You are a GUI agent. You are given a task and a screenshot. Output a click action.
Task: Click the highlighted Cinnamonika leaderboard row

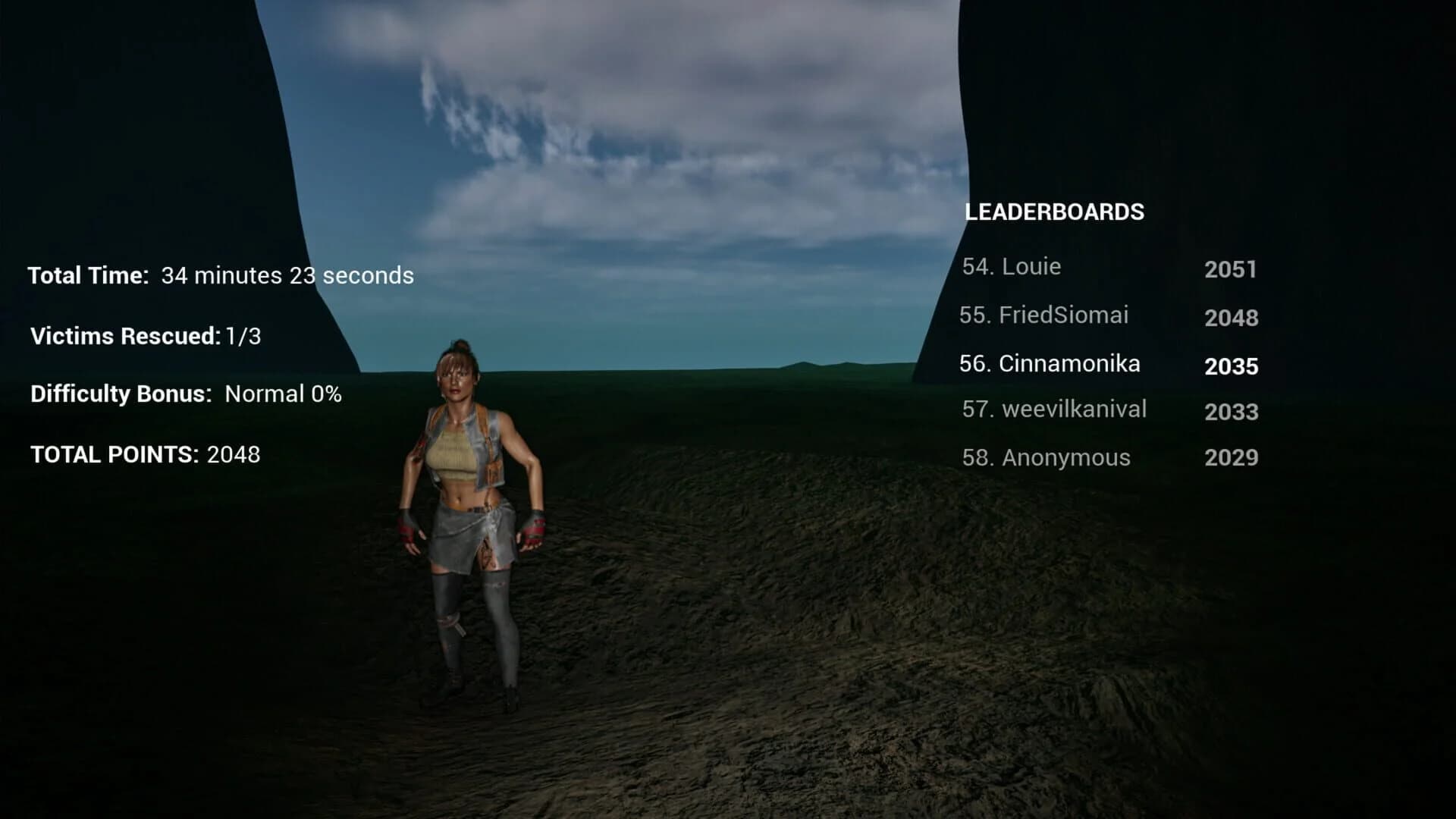point(1050,364)
